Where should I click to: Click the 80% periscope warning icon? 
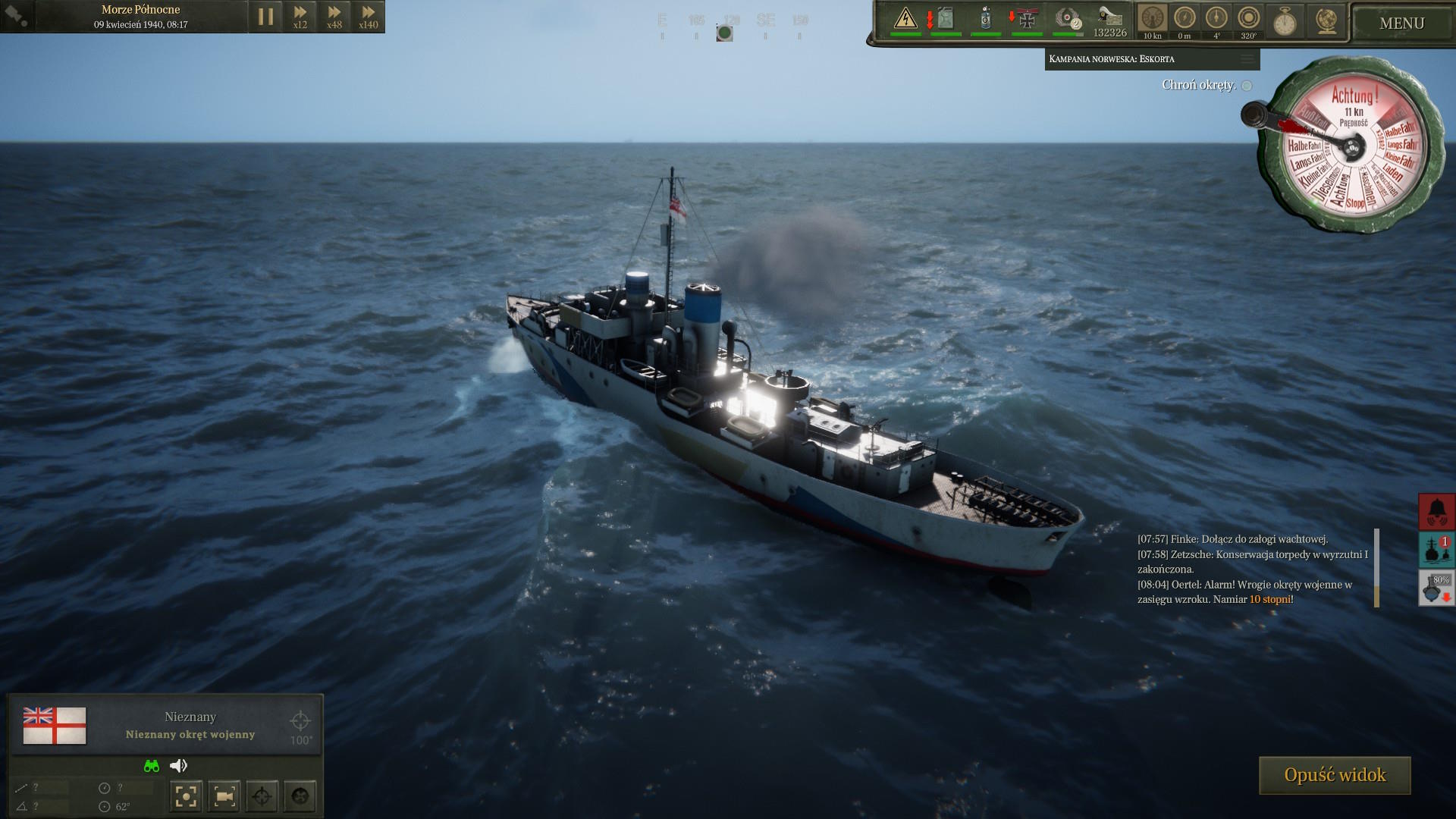[x=1436, y=588]
